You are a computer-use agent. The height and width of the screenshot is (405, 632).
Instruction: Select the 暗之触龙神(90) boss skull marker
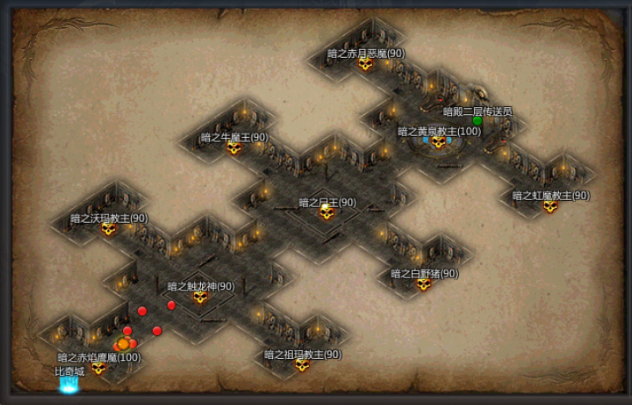tap(200, 297)
